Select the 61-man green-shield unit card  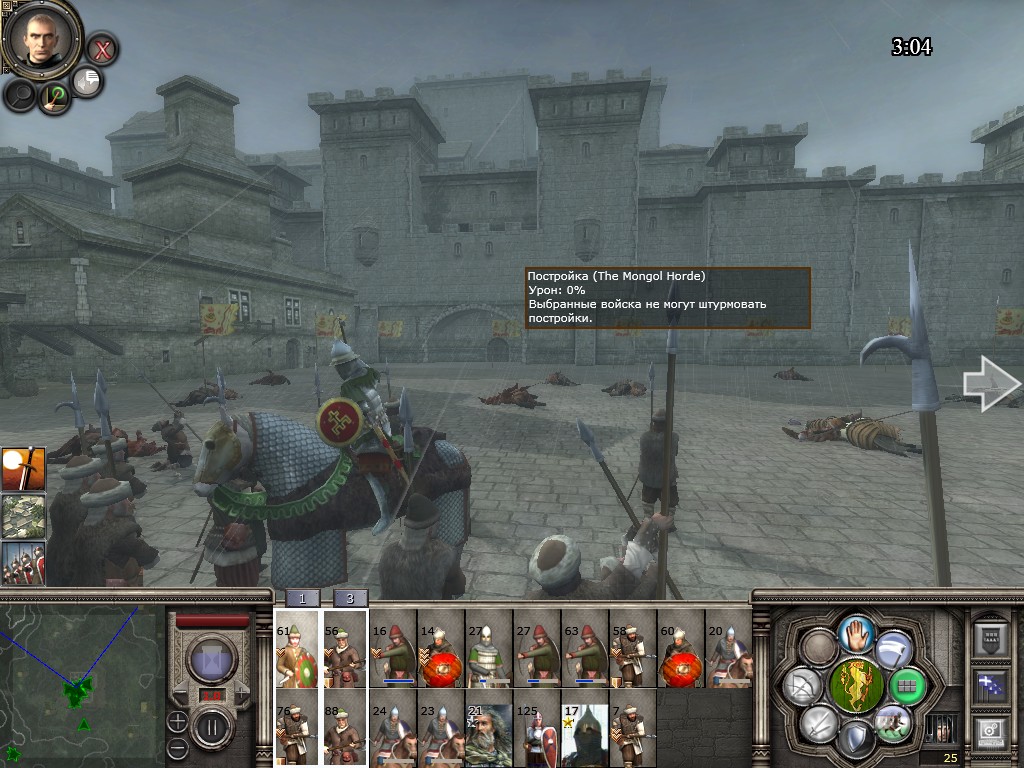click(x=297, y=648)
